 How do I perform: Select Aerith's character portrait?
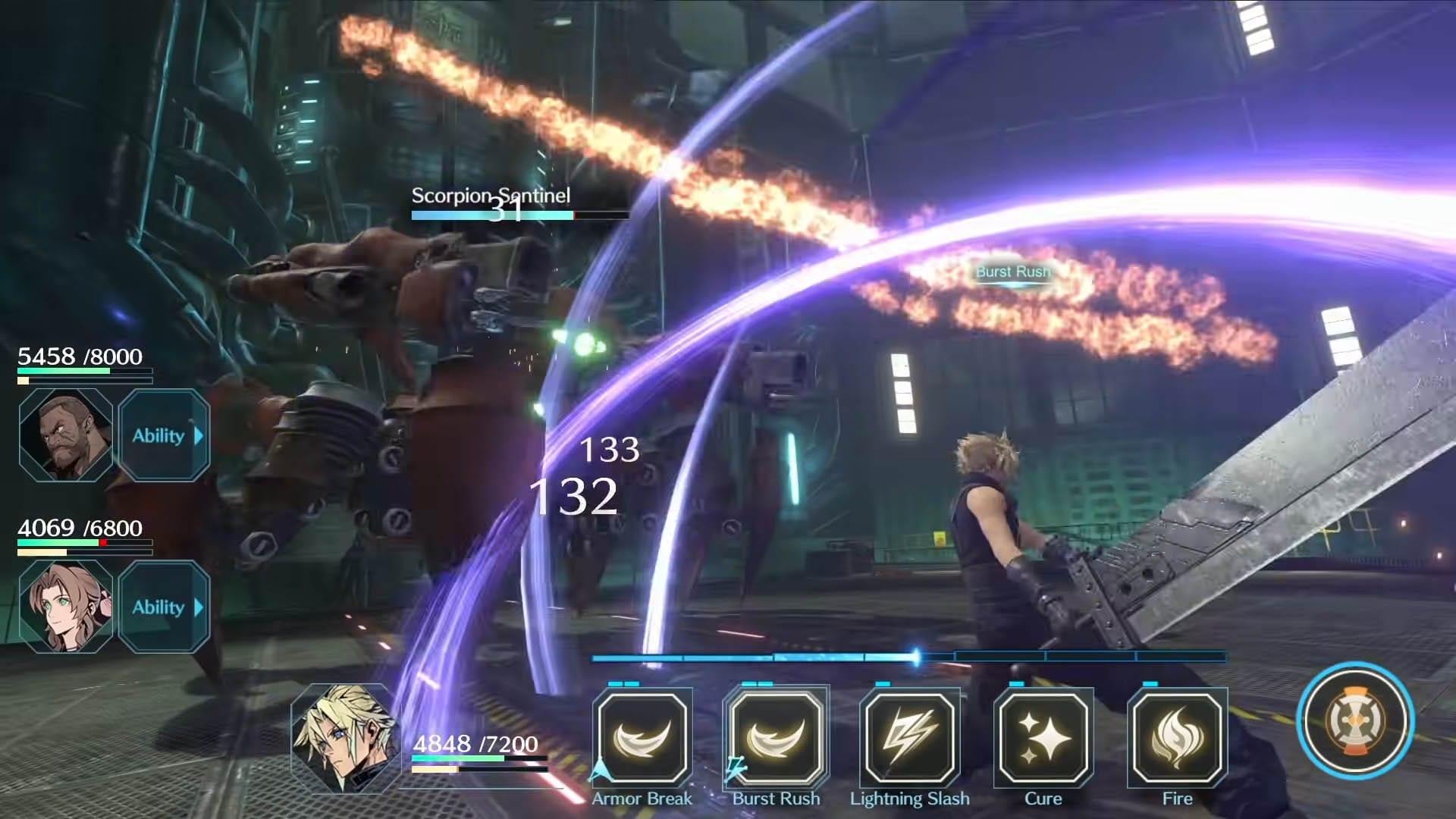click(66, 607)
